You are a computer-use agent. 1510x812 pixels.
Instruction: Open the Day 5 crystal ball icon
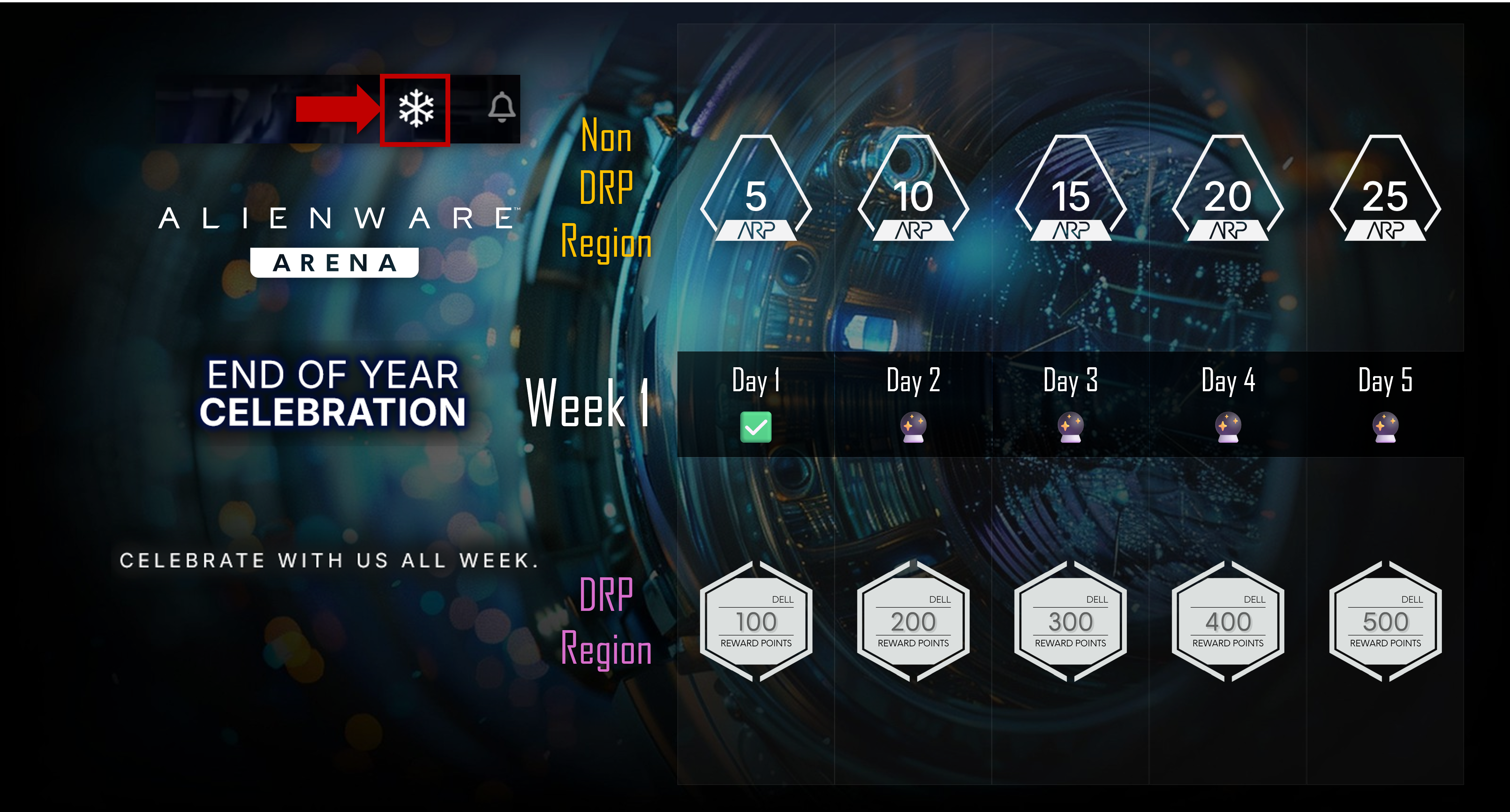tap(1385, 427)
